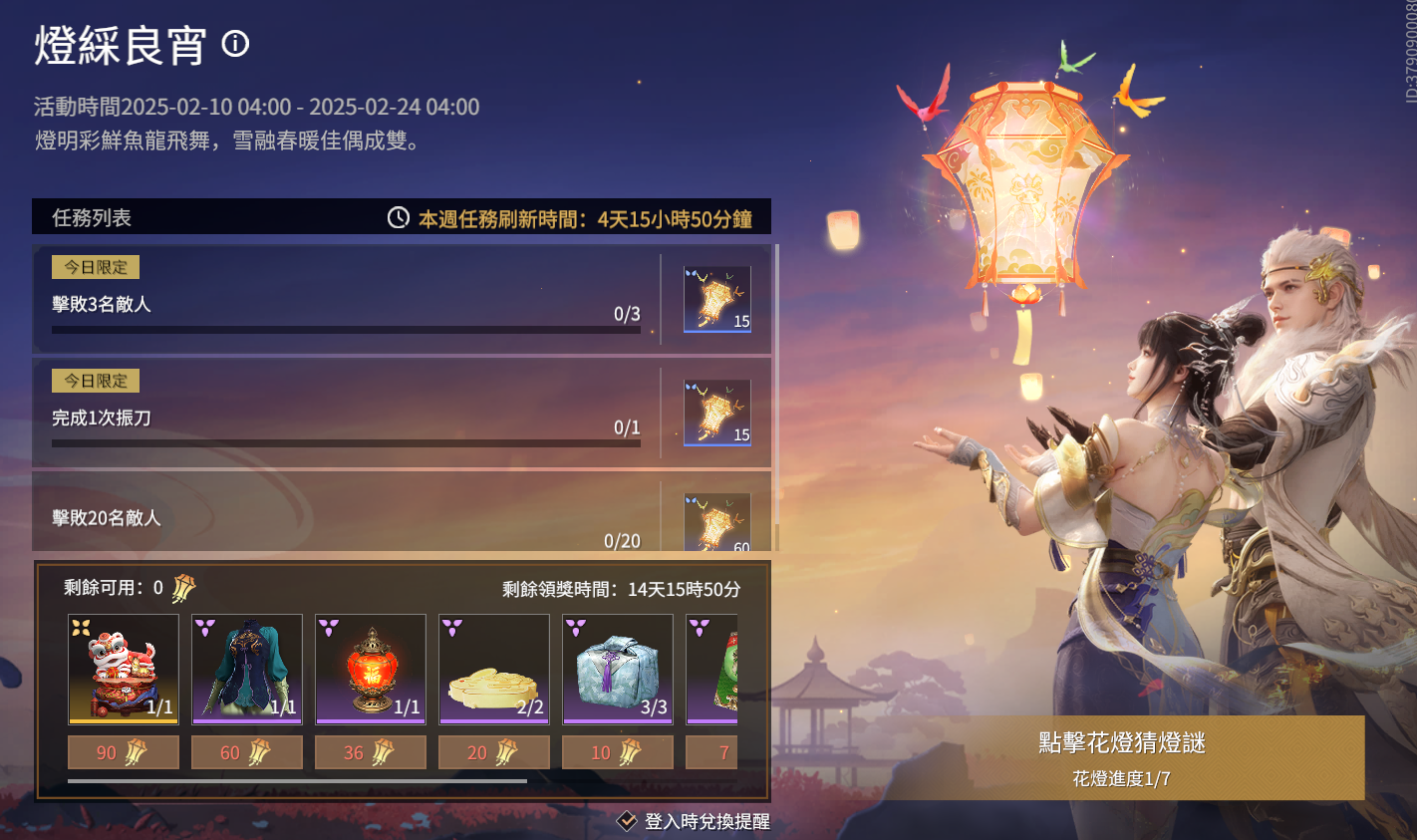Click the 20 exchange button under the noodles item
The image size is (1417, 840).
pyautogui.click(x=493, y=753)
